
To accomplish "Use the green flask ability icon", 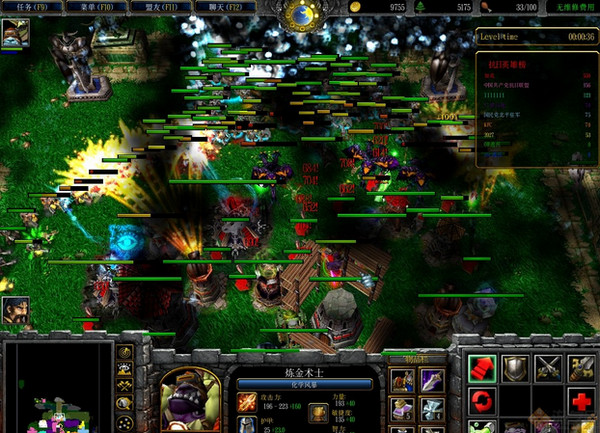I will 483,426.
